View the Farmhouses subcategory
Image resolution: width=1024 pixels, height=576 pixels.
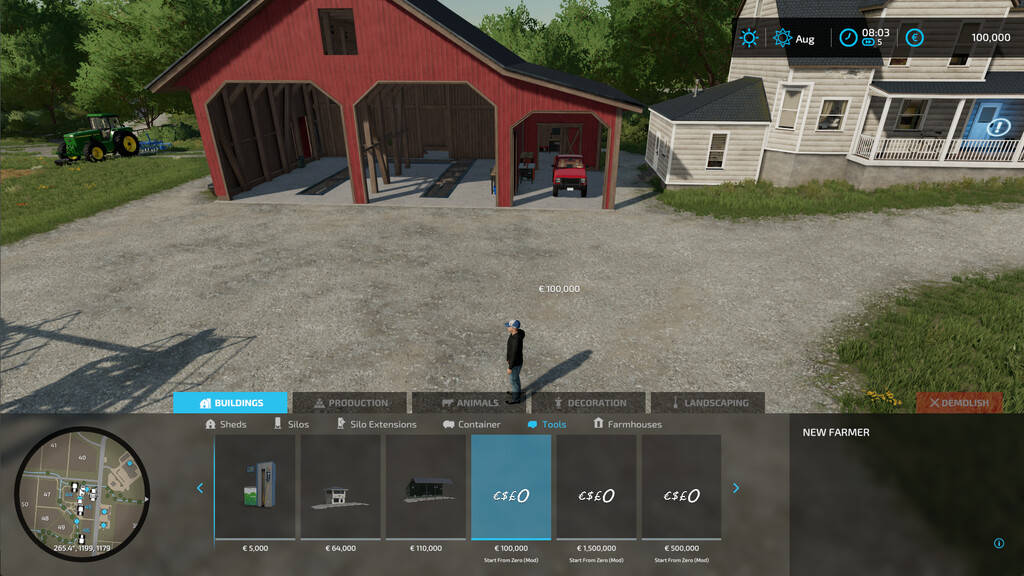pos(628,424)
